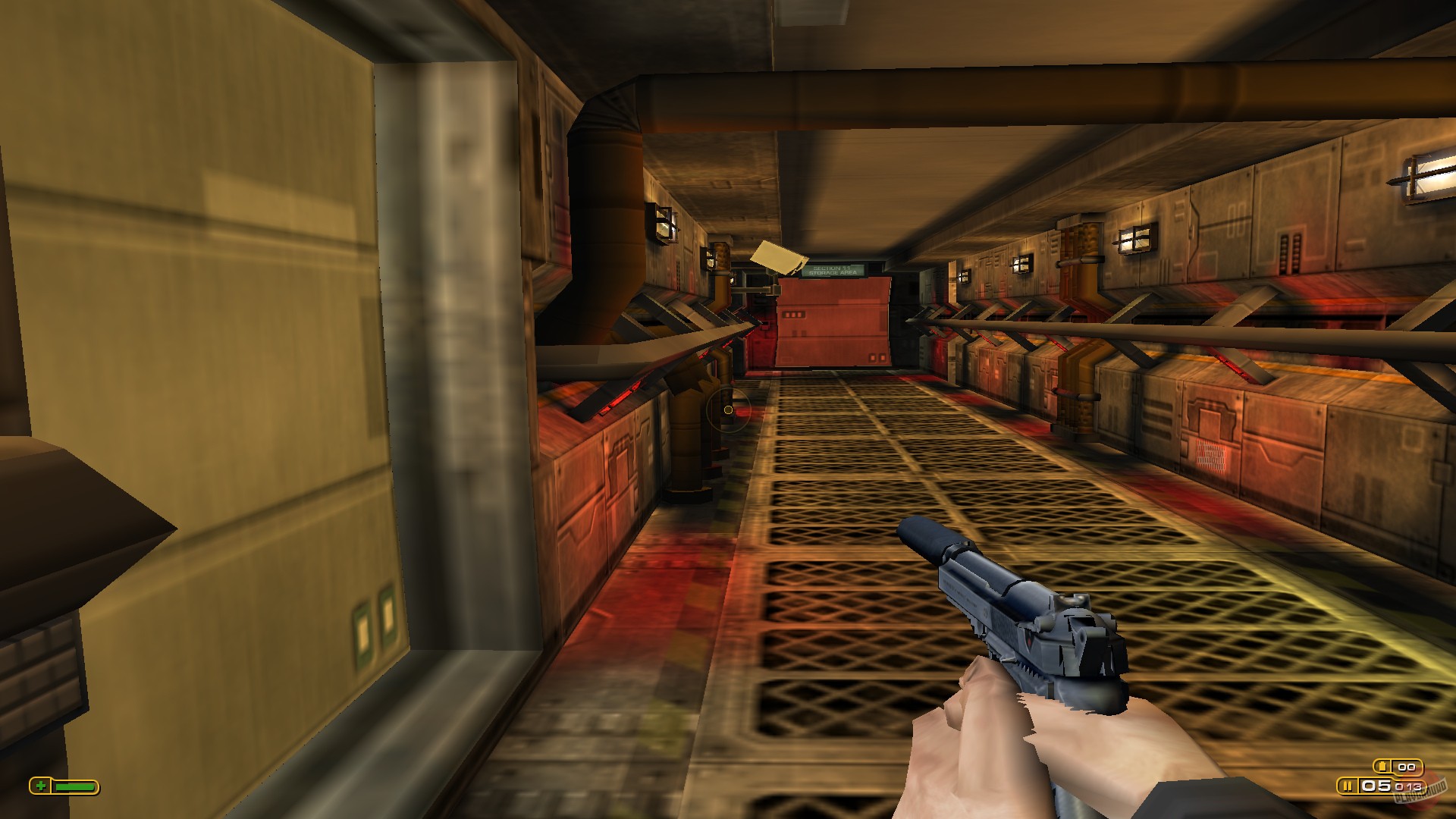Click the bullet icon beside the ammo counter
Viewport: 1456px width, 819px height.
[1348, 786]
